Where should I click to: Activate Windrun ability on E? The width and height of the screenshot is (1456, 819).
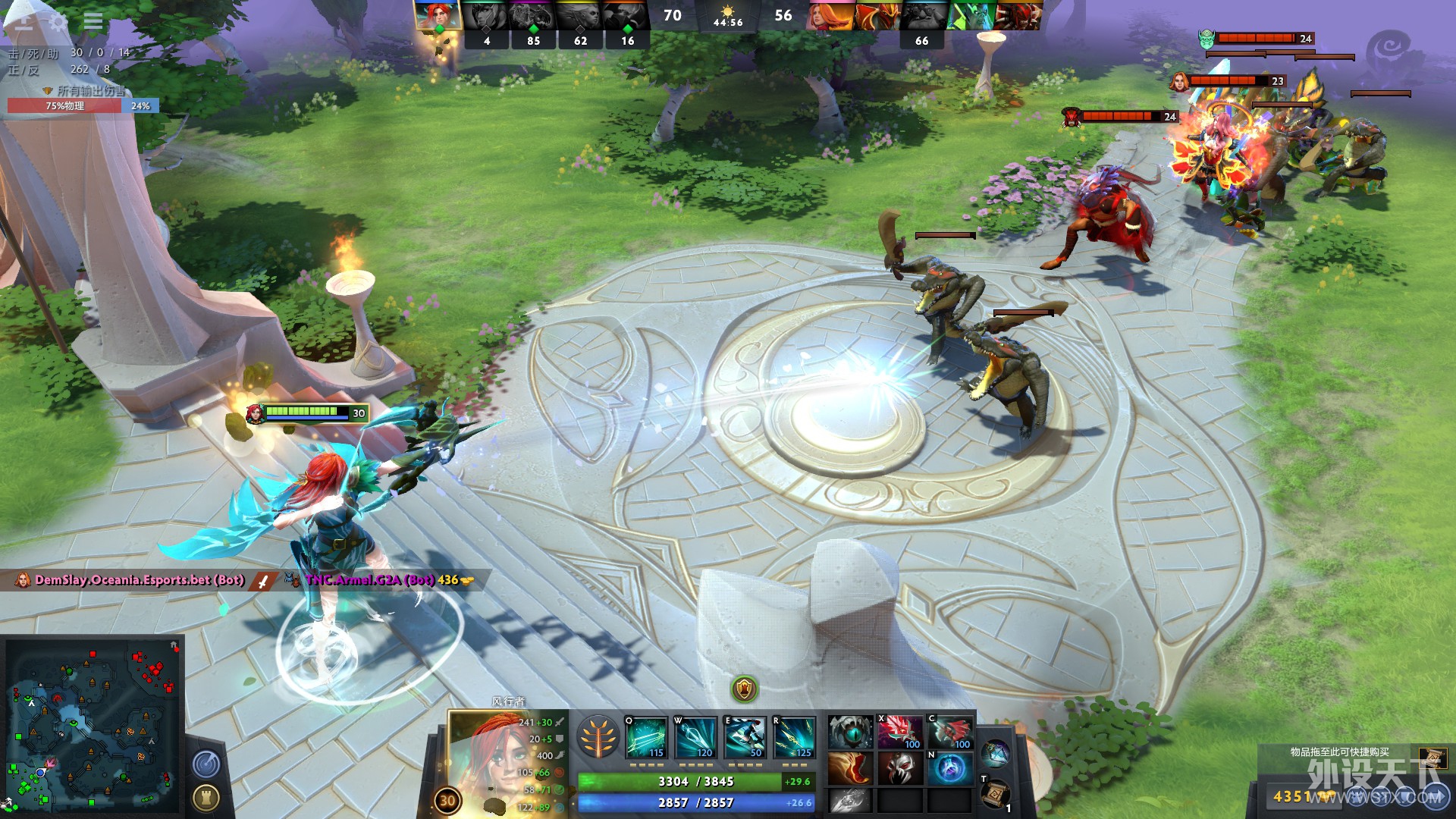click(x=744, y=737)
